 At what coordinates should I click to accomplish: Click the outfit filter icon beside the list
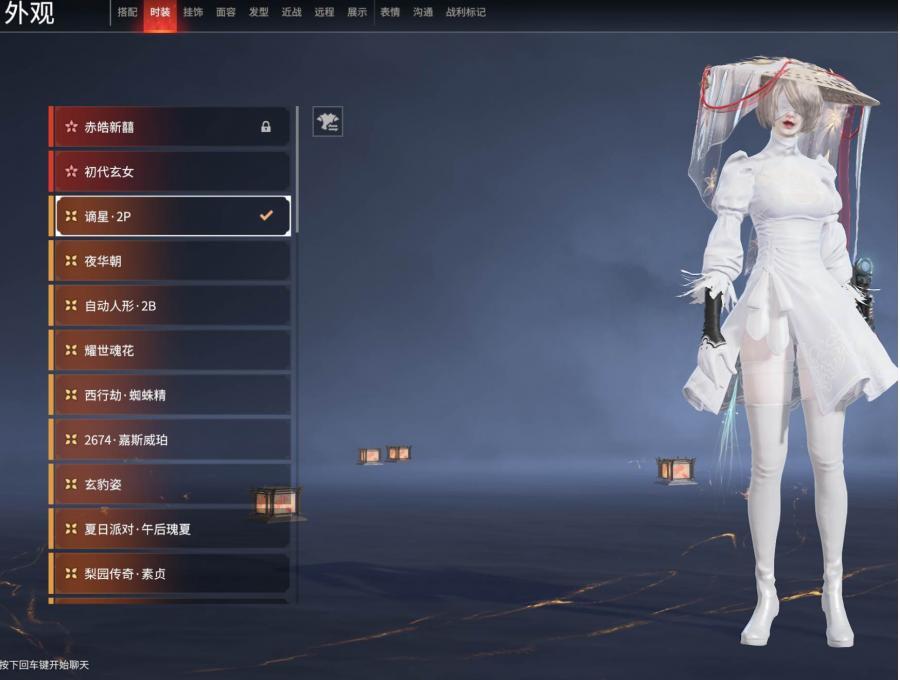coord(328,122)
